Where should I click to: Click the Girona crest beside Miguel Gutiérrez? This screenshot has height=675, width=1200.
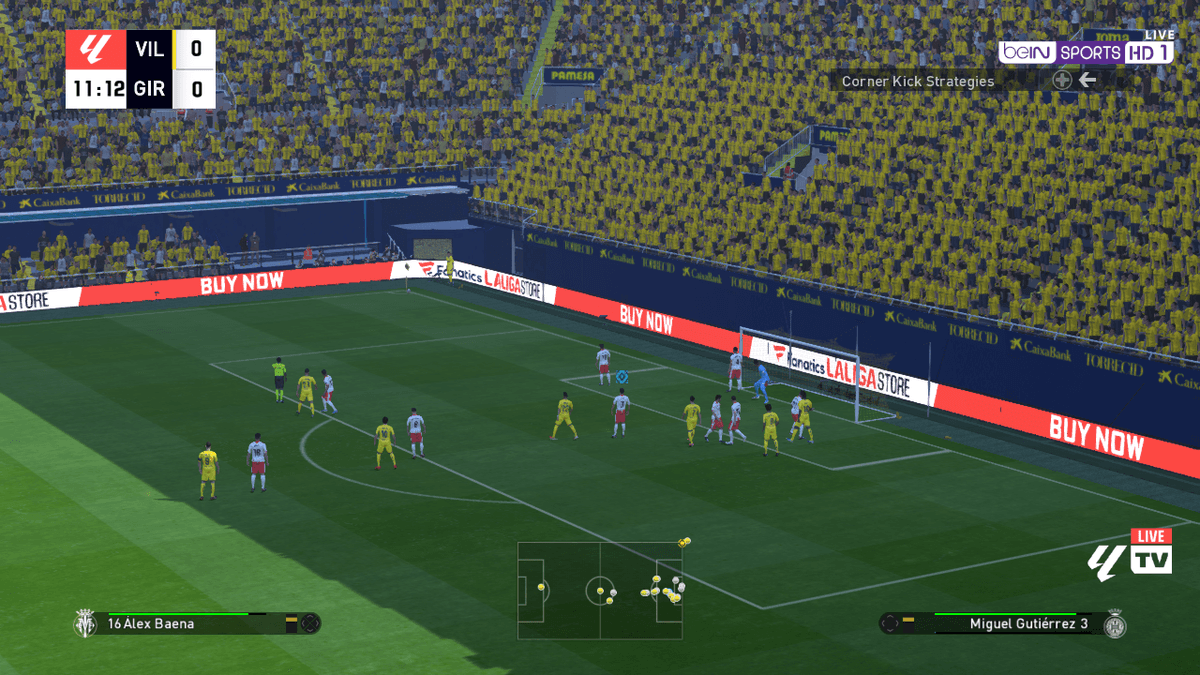tap(1114, 624)
